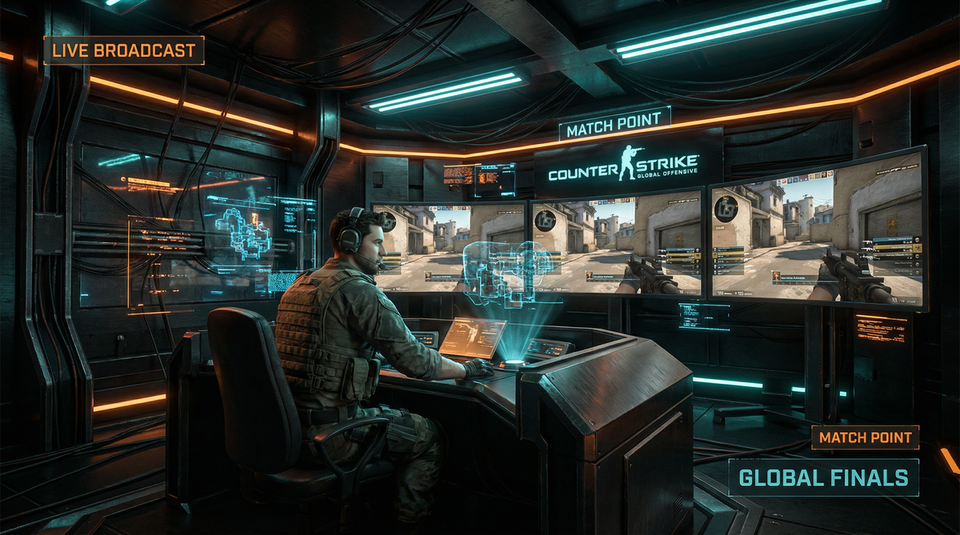
Task: Open the Global Finals banner
Action: [823, 477]
